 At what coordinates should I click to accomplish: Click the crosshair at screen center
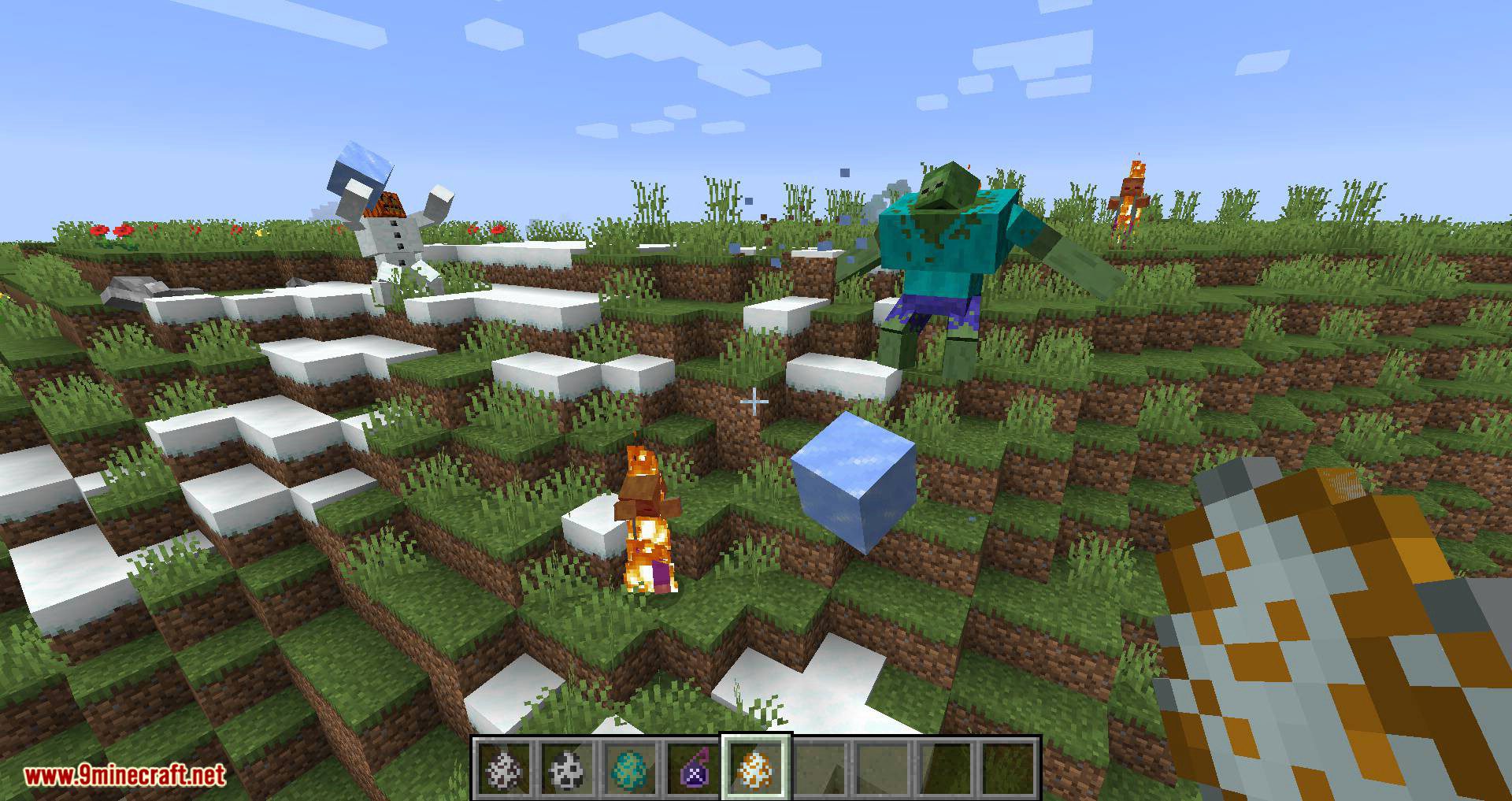pos(754,402)
